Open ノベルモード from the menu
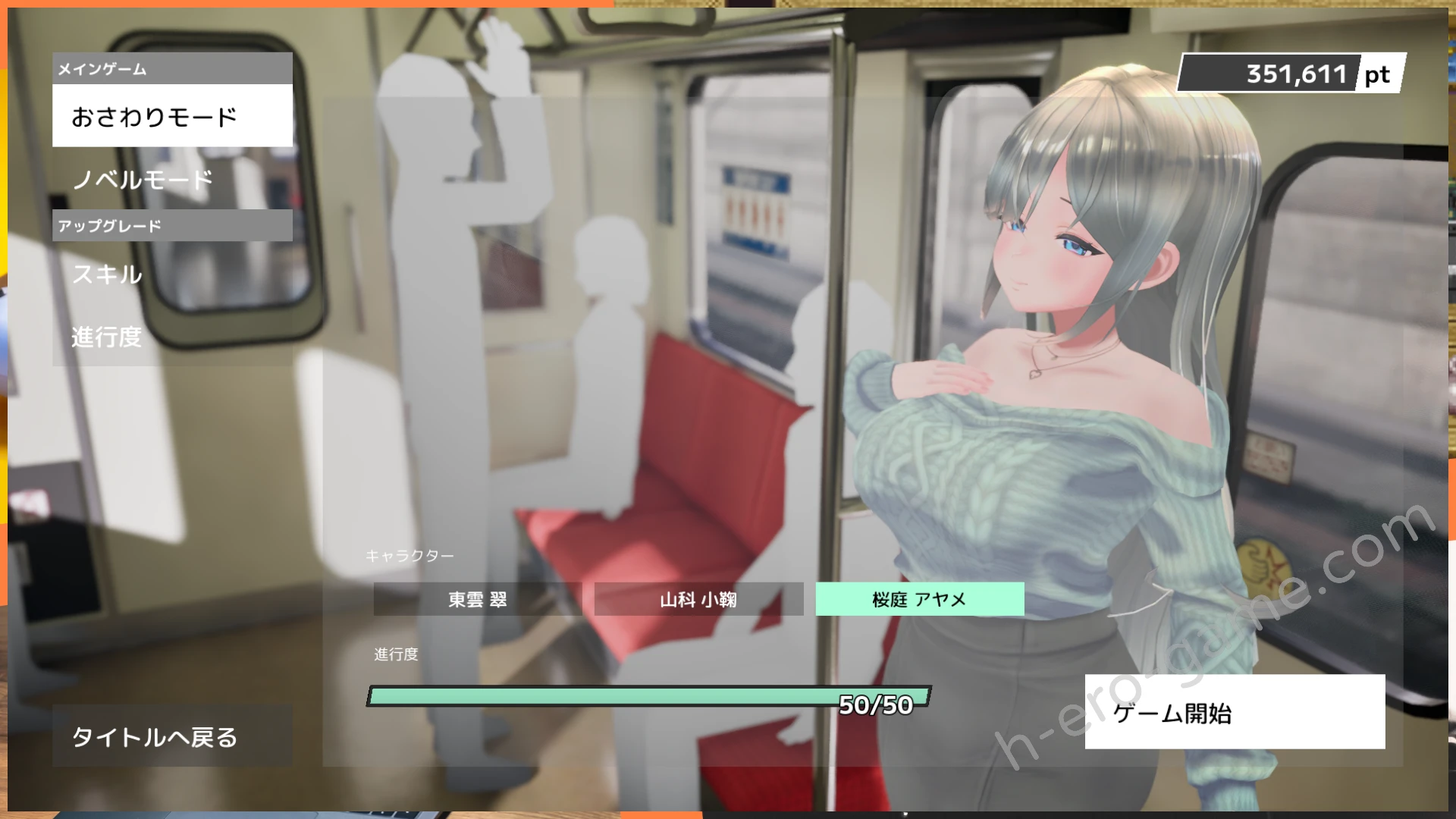The height and width of the screenshot is (819, 1456). point(172,180)
